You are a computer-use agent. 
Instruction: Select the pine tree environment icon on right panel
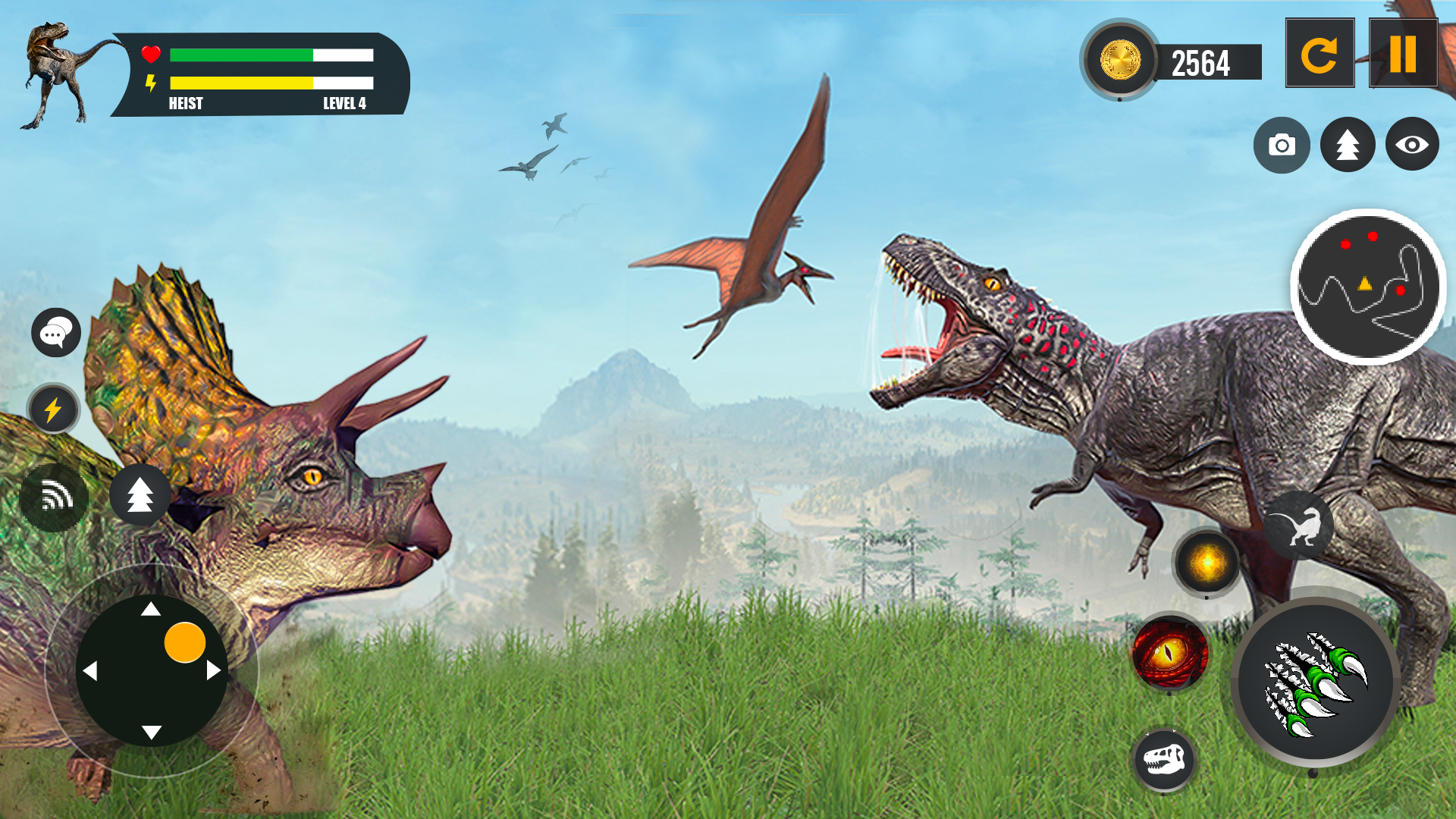1346,144
